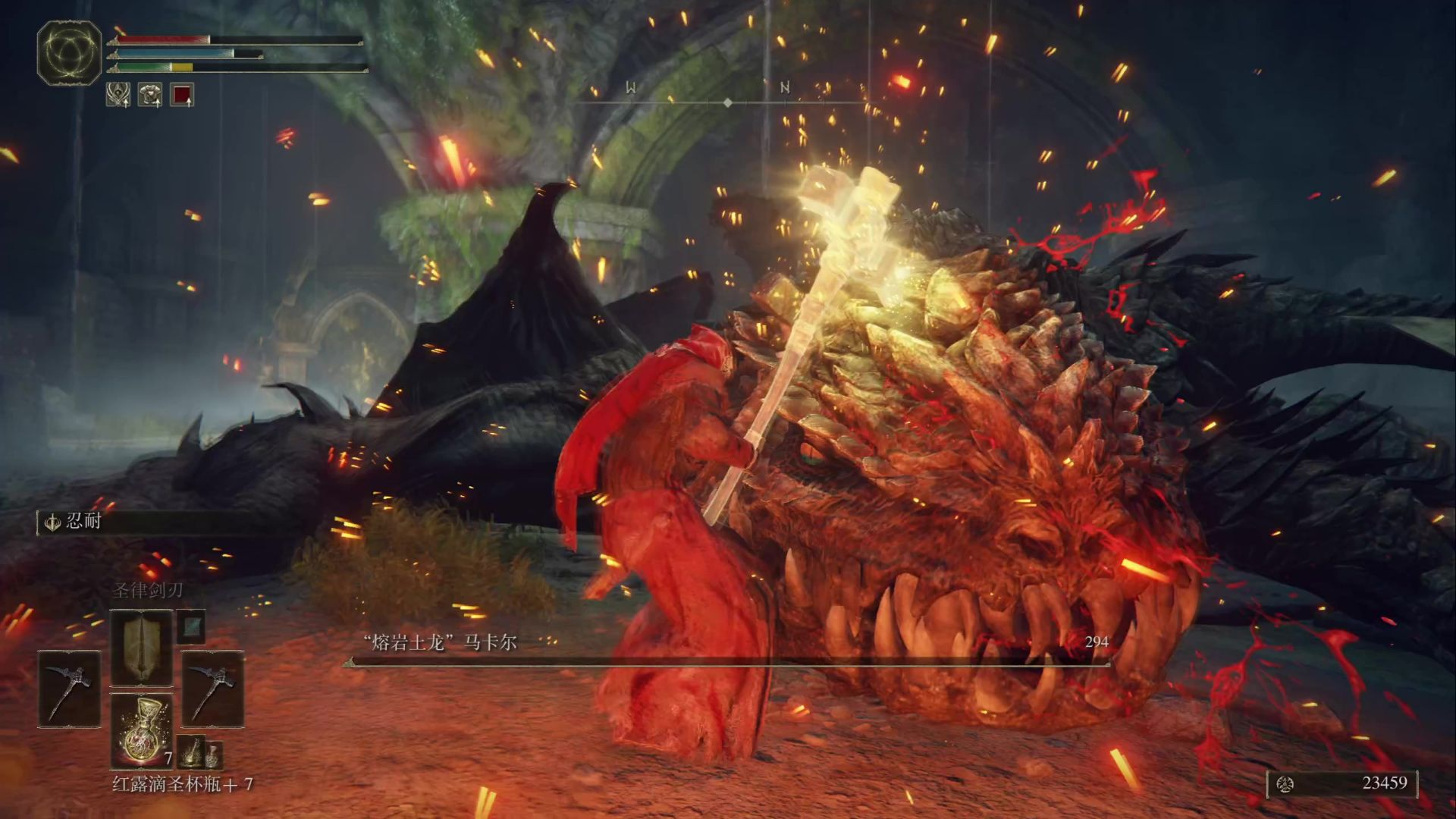Click the golden Elden Ring emblem icon

(x=69, y=52)
